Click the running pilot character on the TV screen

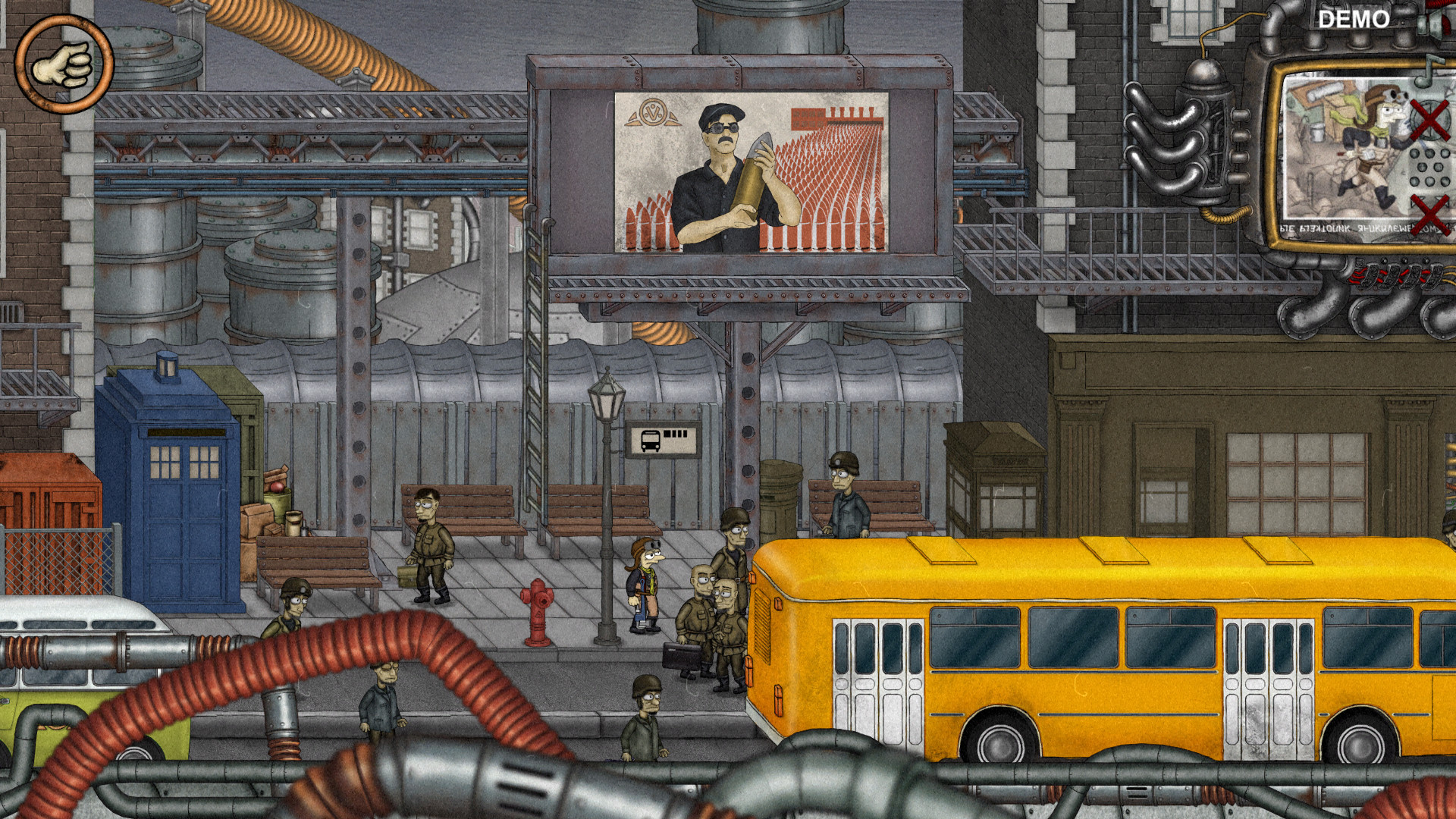pyautogui.click(x=1369, y=144)
